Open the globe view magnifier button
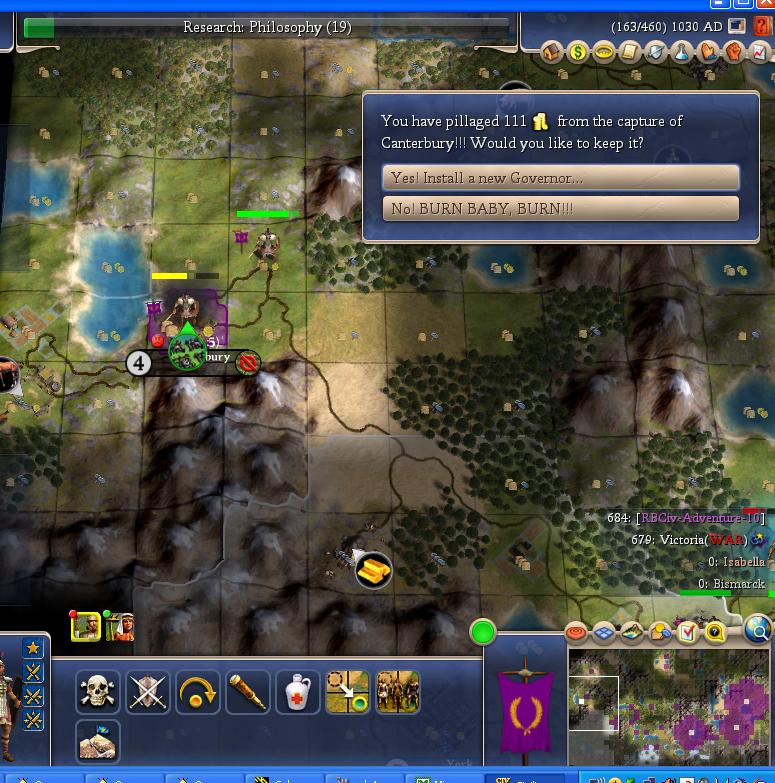 (759, 630)
